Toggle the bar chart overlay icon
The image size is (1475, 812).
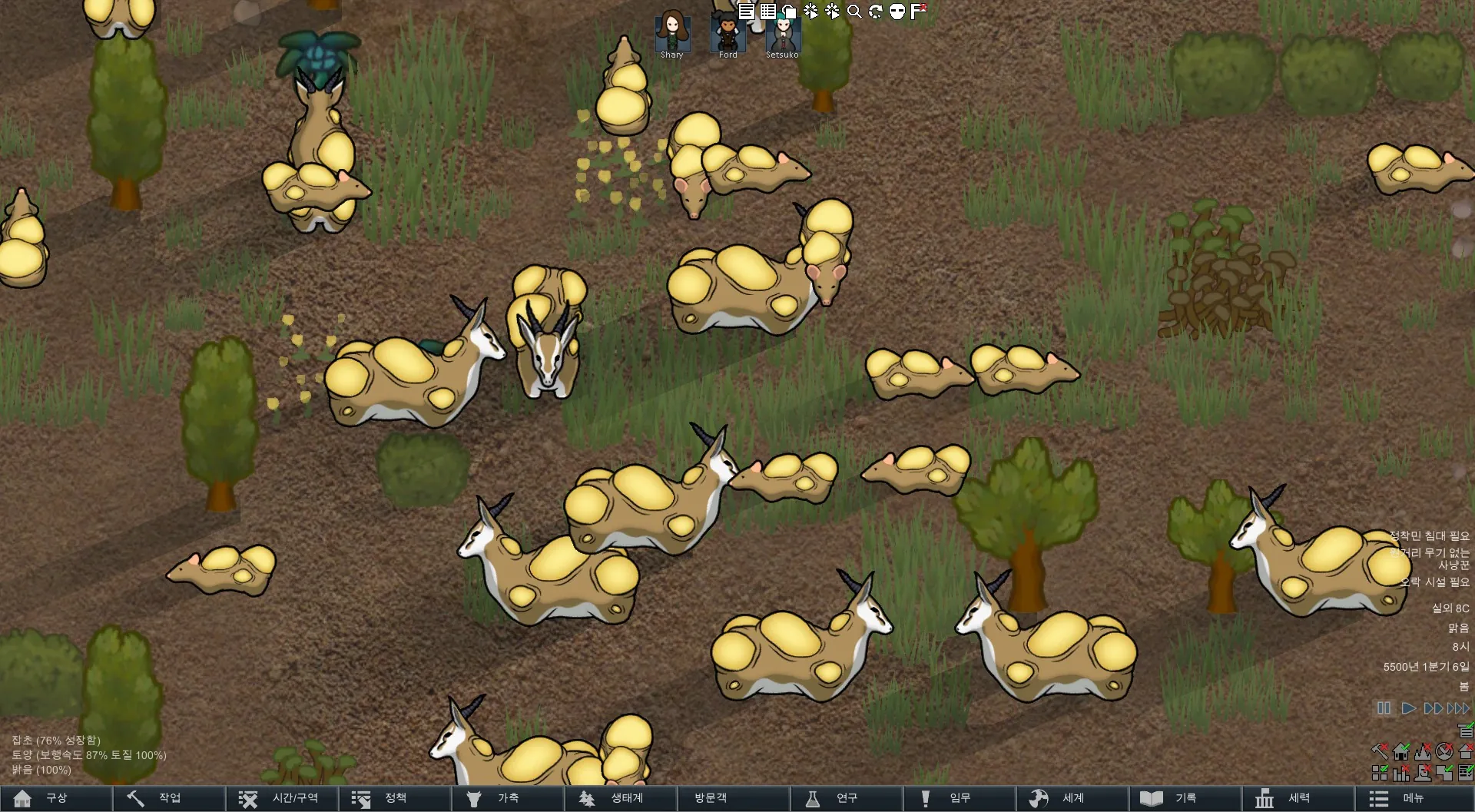tap(1401, 773)
